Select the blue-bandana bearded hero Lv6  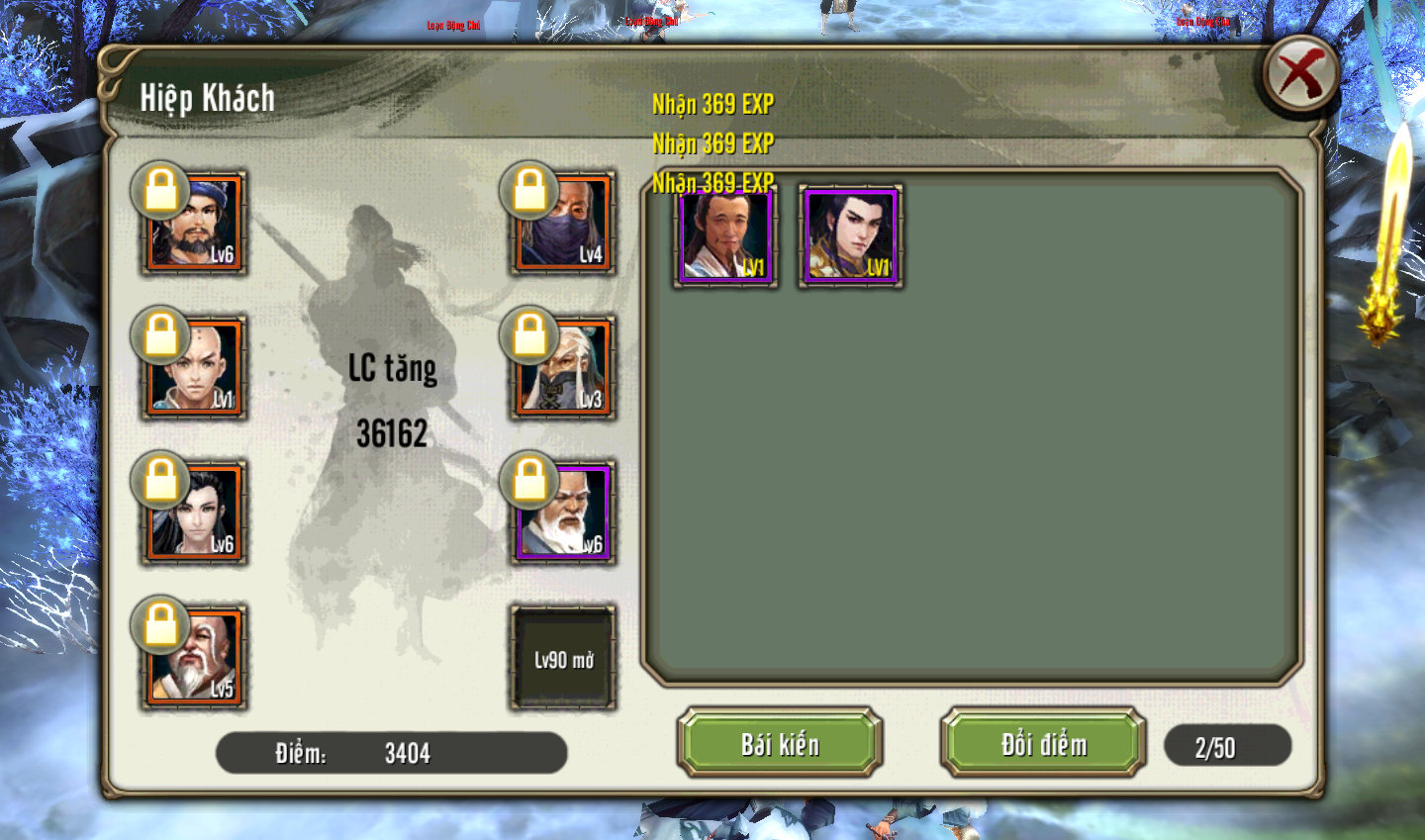pos(195,224)
